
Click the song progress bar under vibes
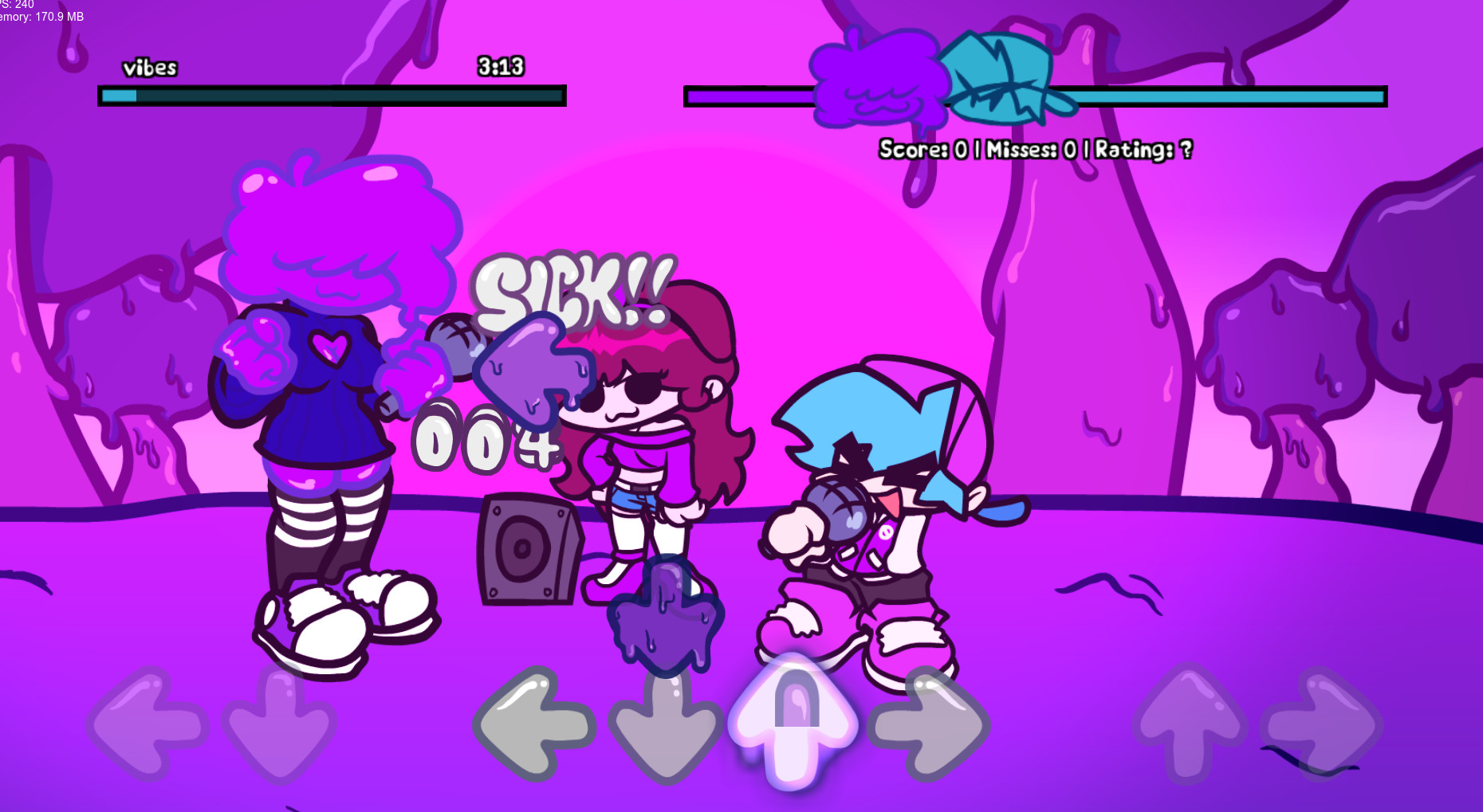point(332,96)
